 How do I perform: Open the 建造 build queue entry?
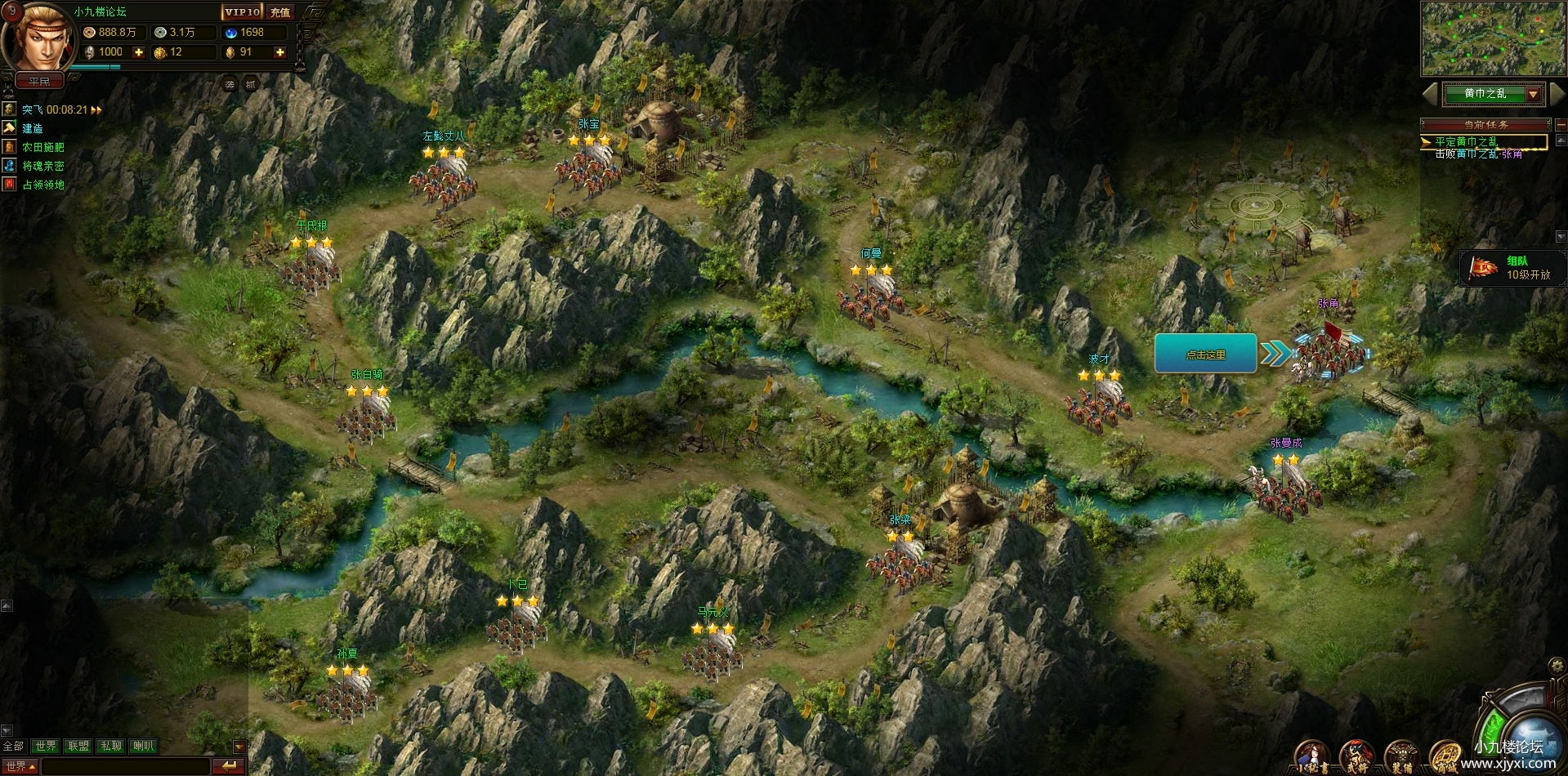33,128
